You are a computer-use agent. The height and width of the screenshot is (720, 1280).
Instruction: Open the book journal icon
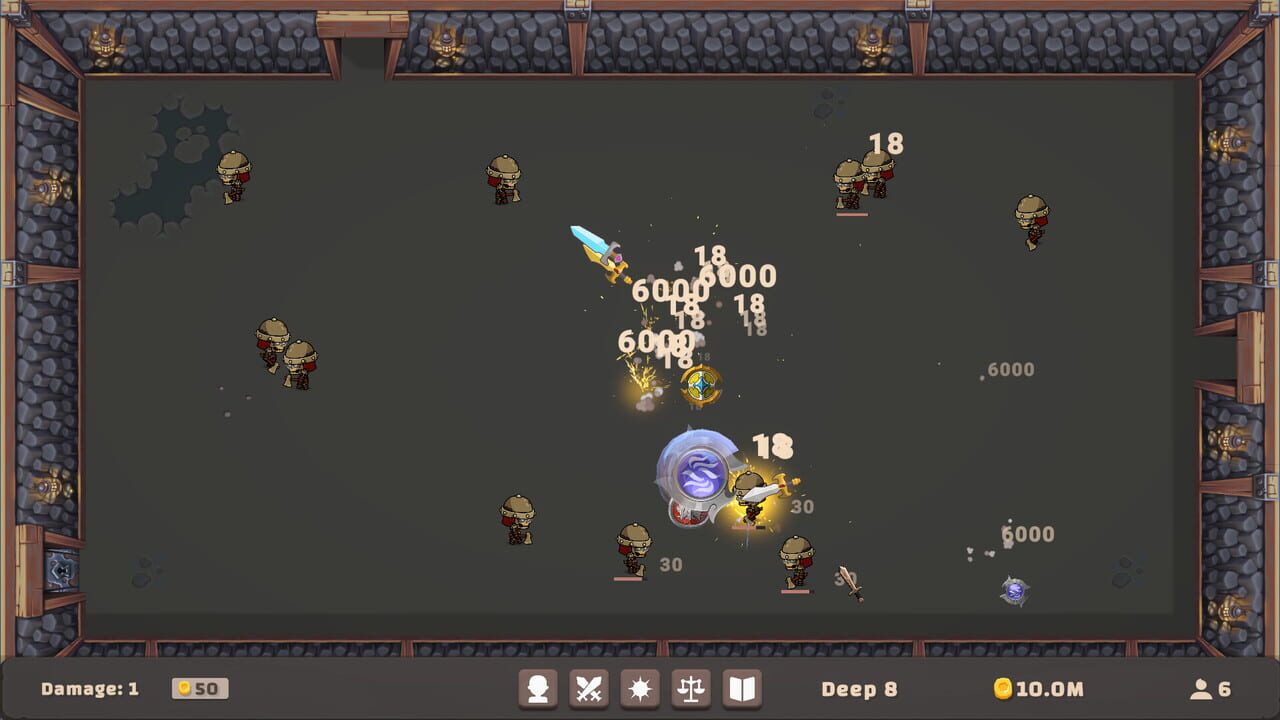(742, 688)
